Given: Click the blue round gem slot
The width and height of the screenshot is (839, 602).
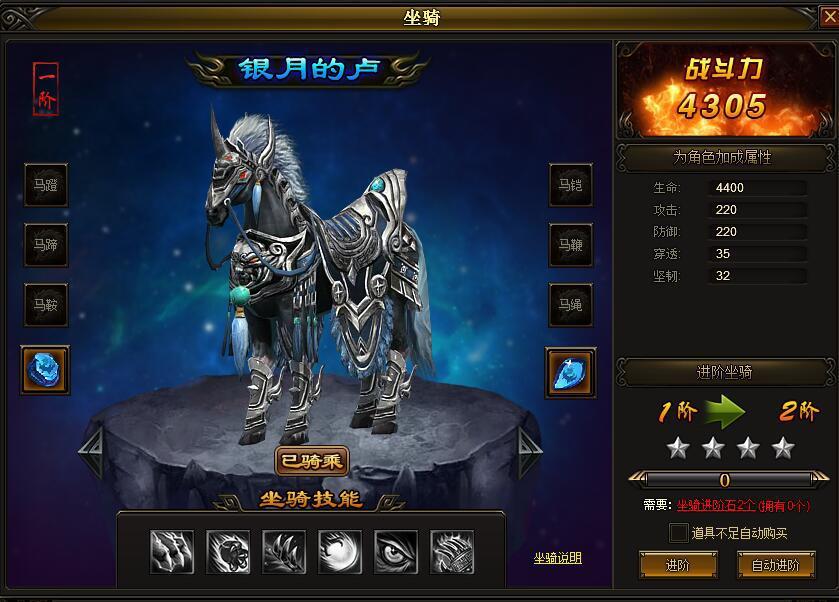Looking at the screenshot, I should click(46, 370).
